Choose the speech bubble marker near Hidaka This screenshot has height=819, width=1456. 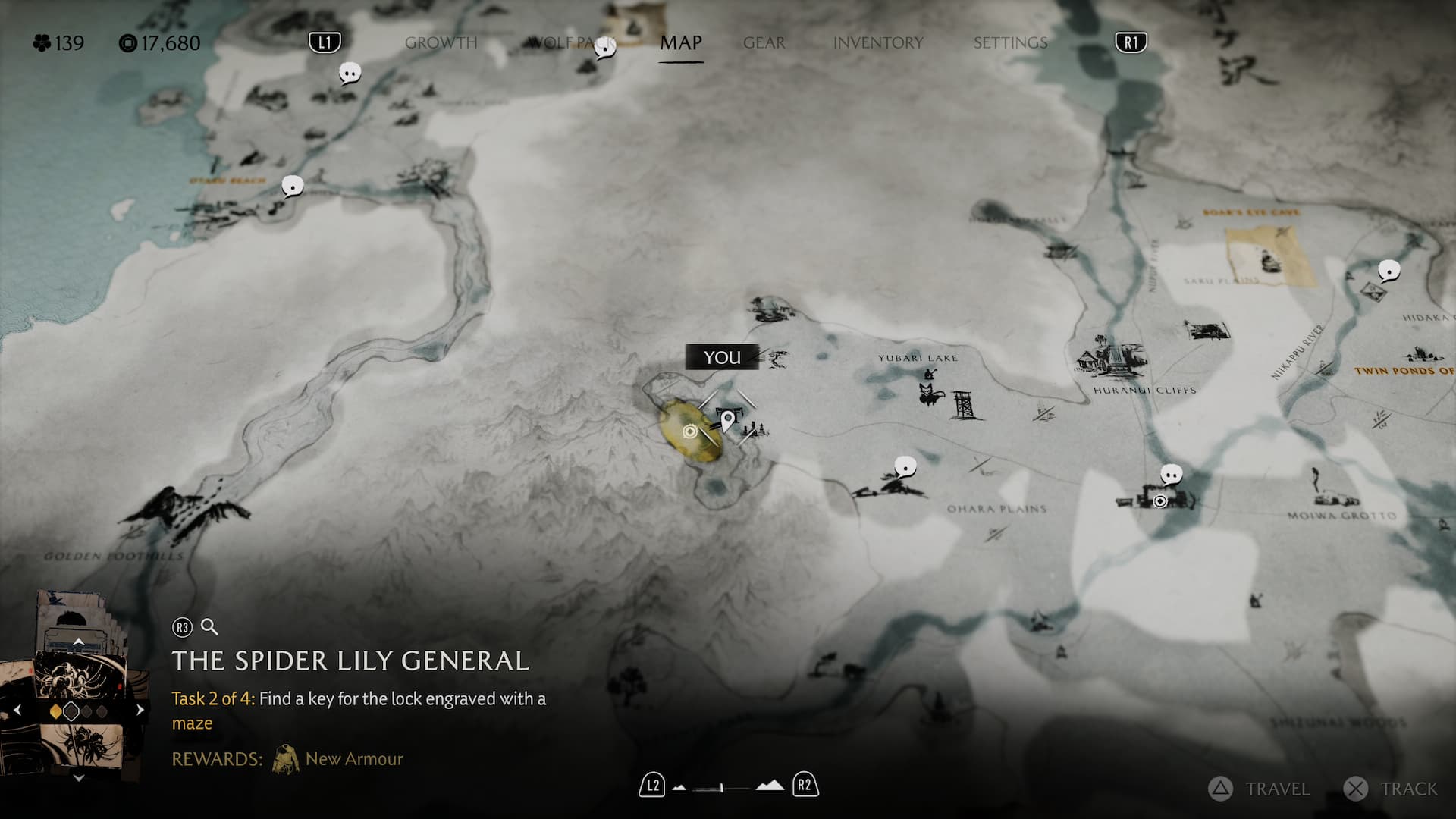pos(1389,271)
